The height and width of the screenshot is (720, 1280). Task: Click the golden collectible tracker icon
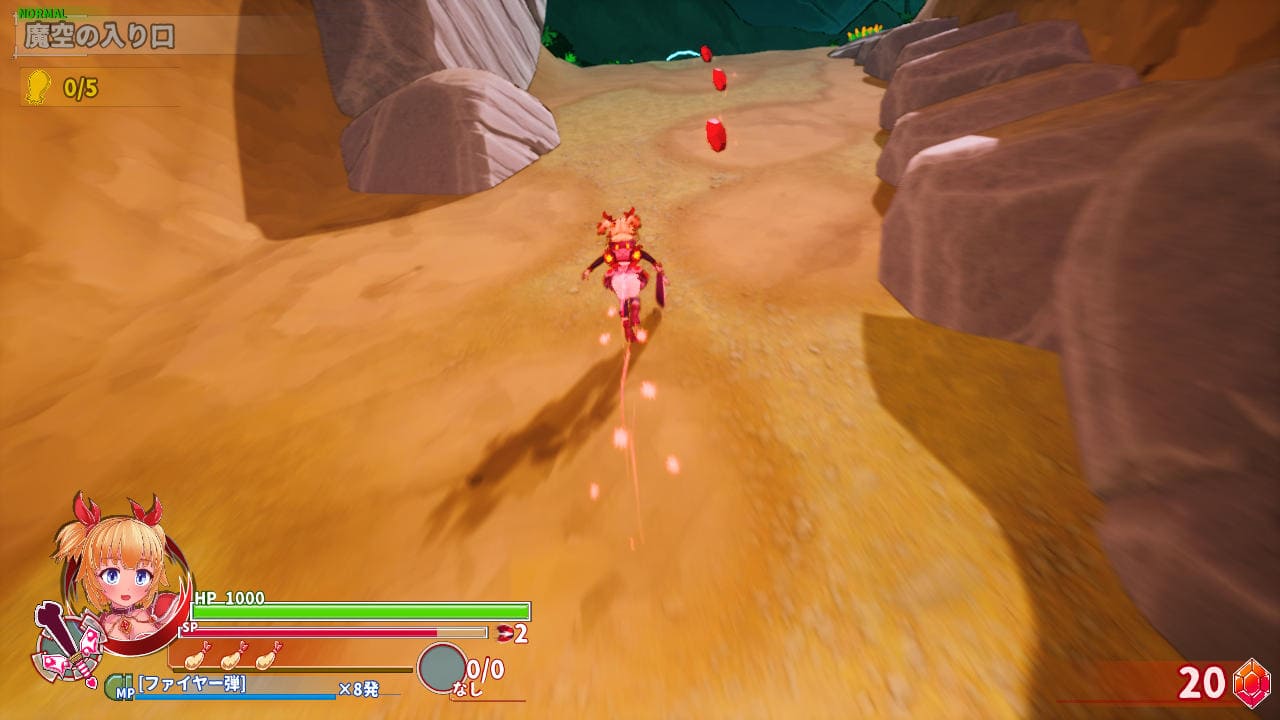tap(38, 87)
